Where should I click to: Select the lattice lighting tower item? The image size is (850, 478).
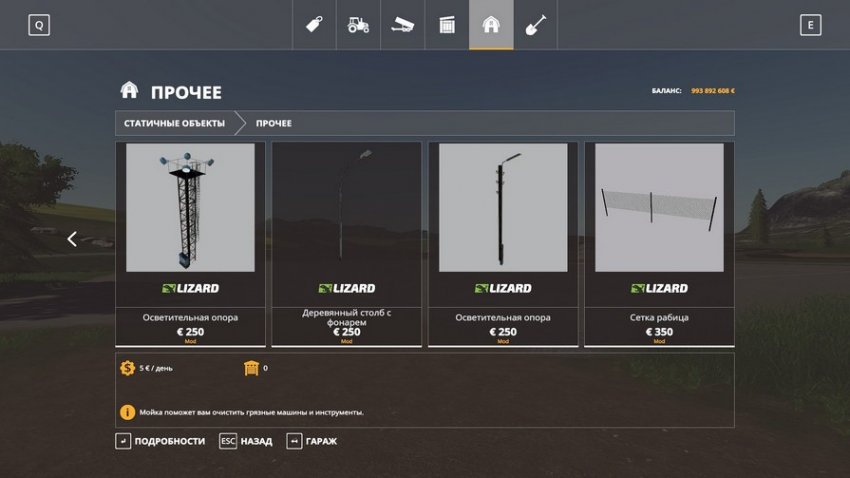pyautogui.click(x=190, y=243)
